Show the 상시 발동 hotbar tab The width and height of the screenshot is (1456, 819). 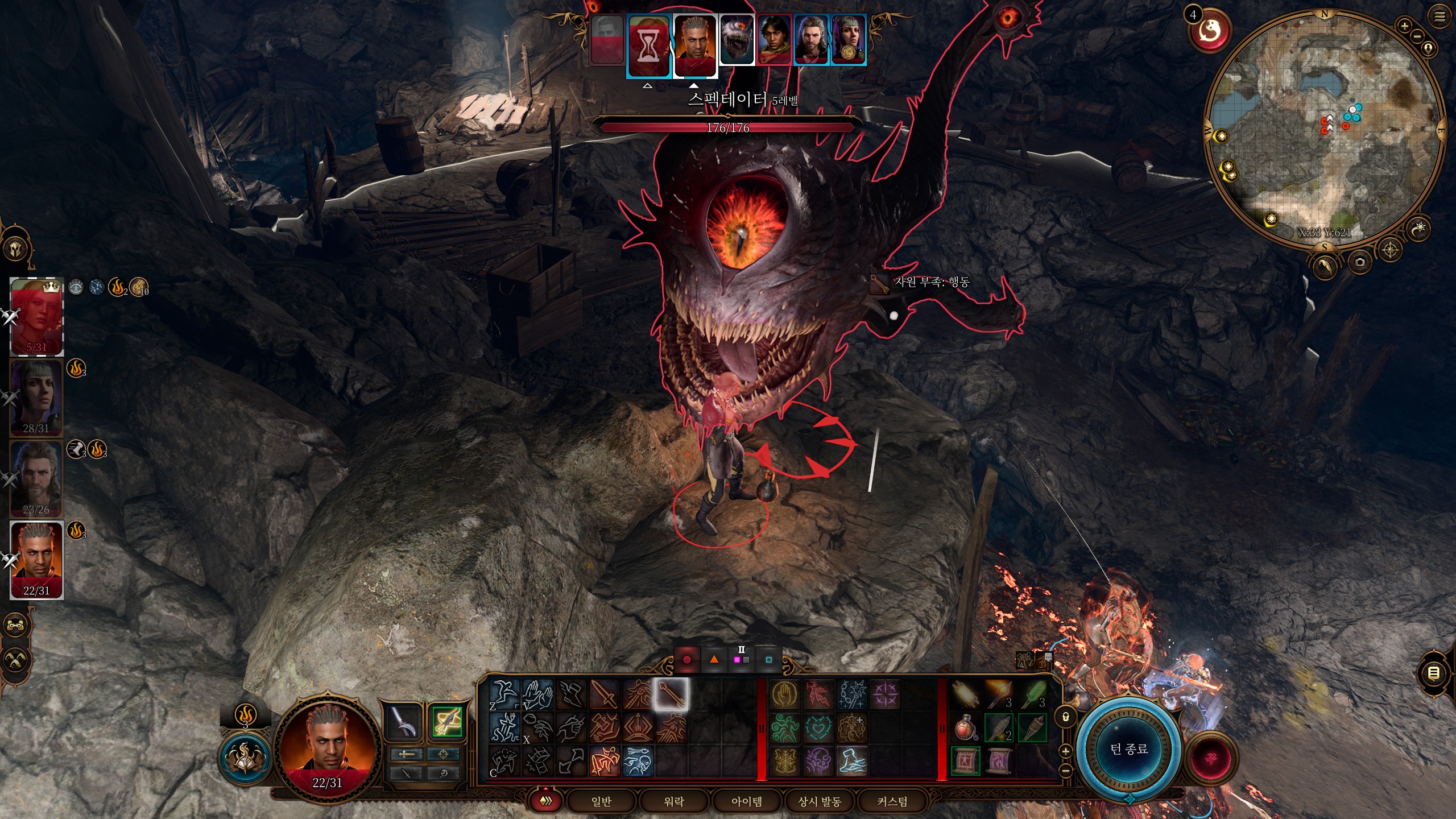point(820,801)
